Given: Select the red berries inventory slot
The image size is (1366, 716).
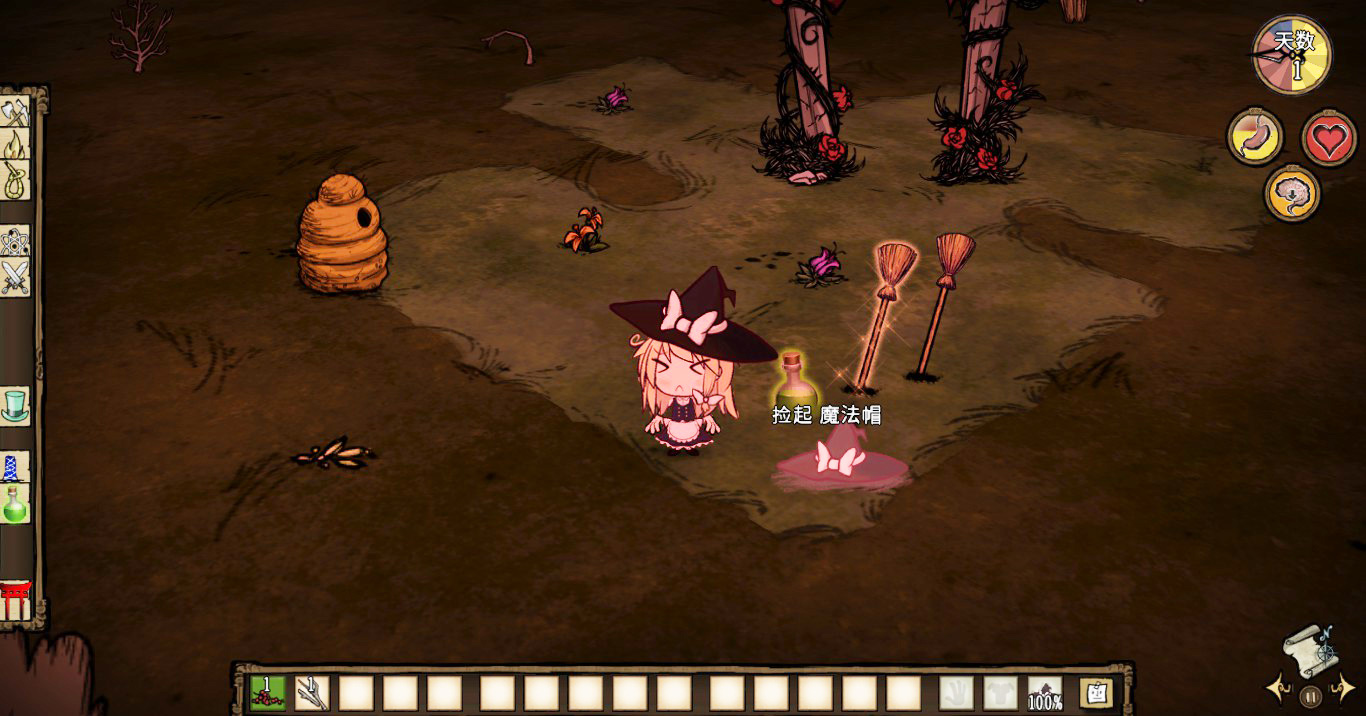Looking at the screenshot, I should point(268,693).
